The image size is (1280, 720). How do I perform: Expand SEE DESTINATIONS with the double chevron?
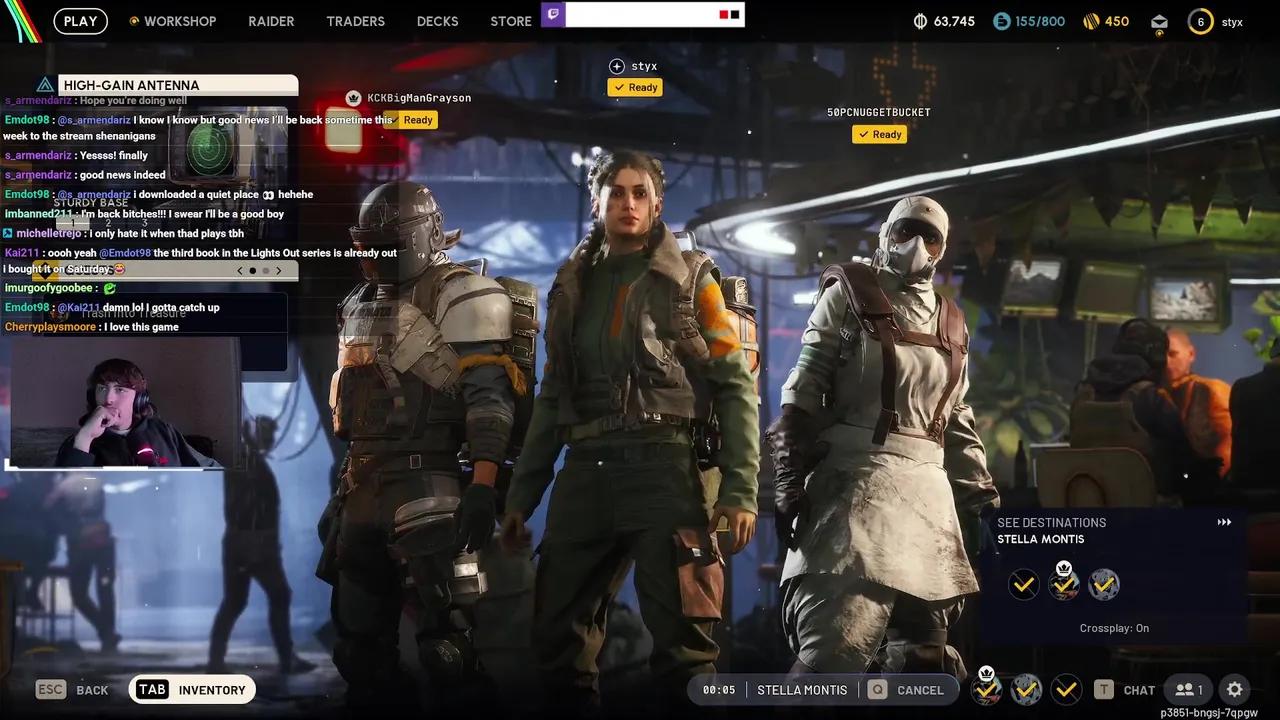[1224, 521]
